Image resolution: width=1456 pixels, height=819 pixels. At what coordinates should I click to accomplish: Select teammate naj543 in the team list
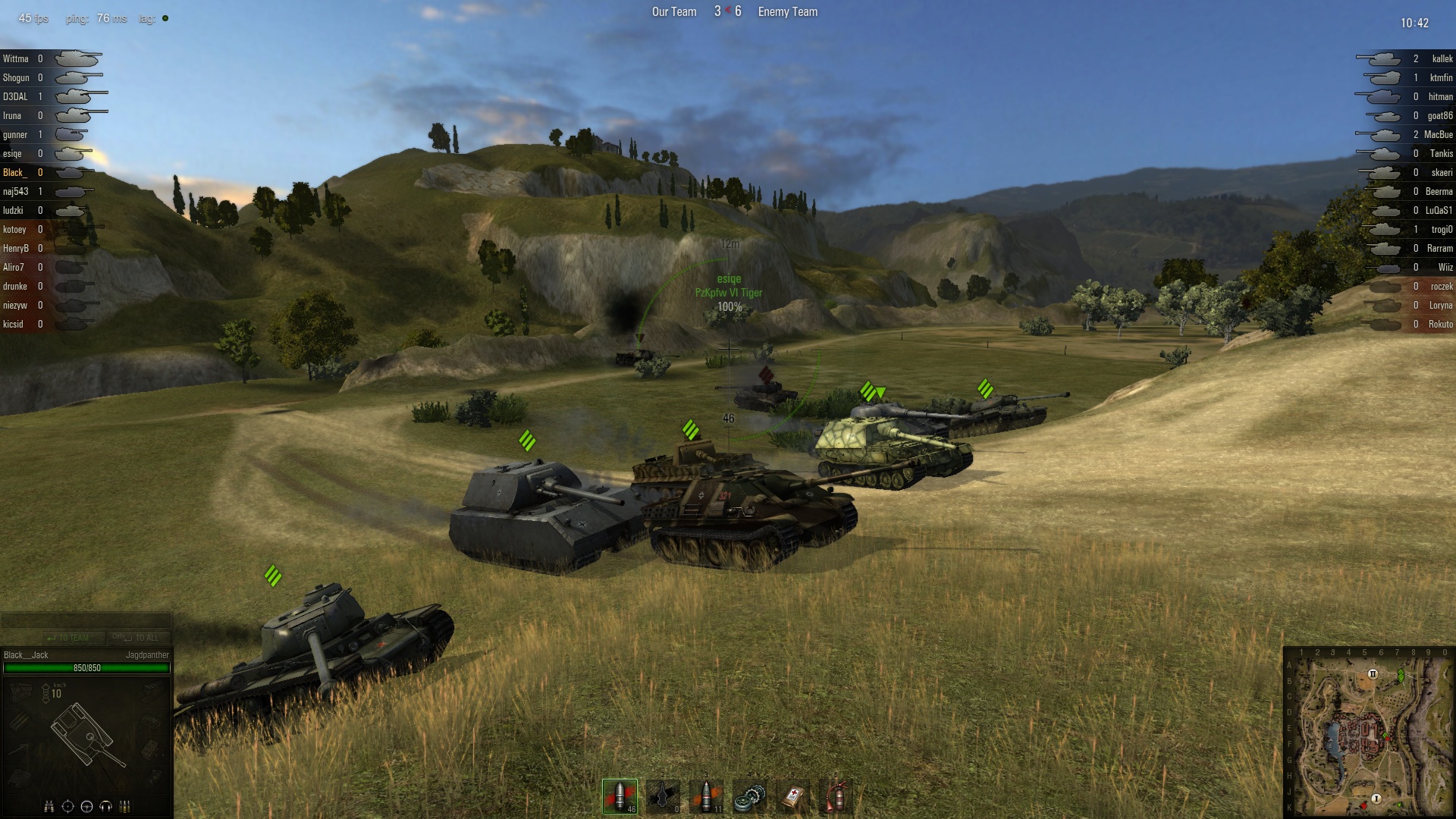[15, 191]
